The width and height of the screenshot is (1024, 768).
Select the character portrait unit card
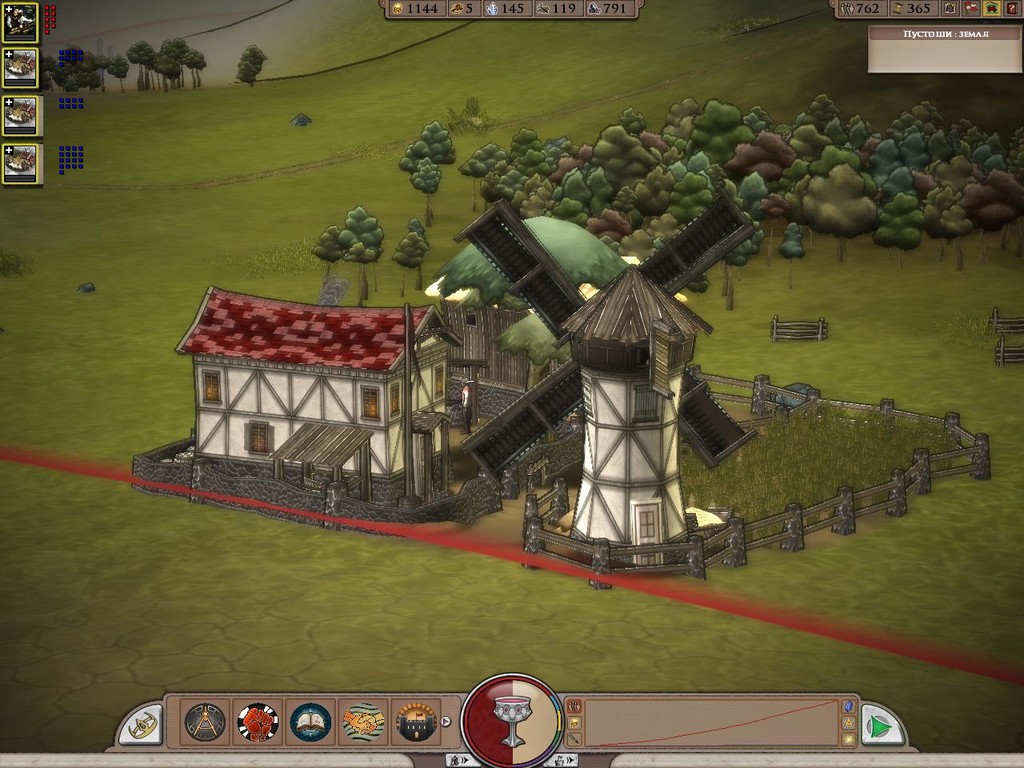click(20, 21)
